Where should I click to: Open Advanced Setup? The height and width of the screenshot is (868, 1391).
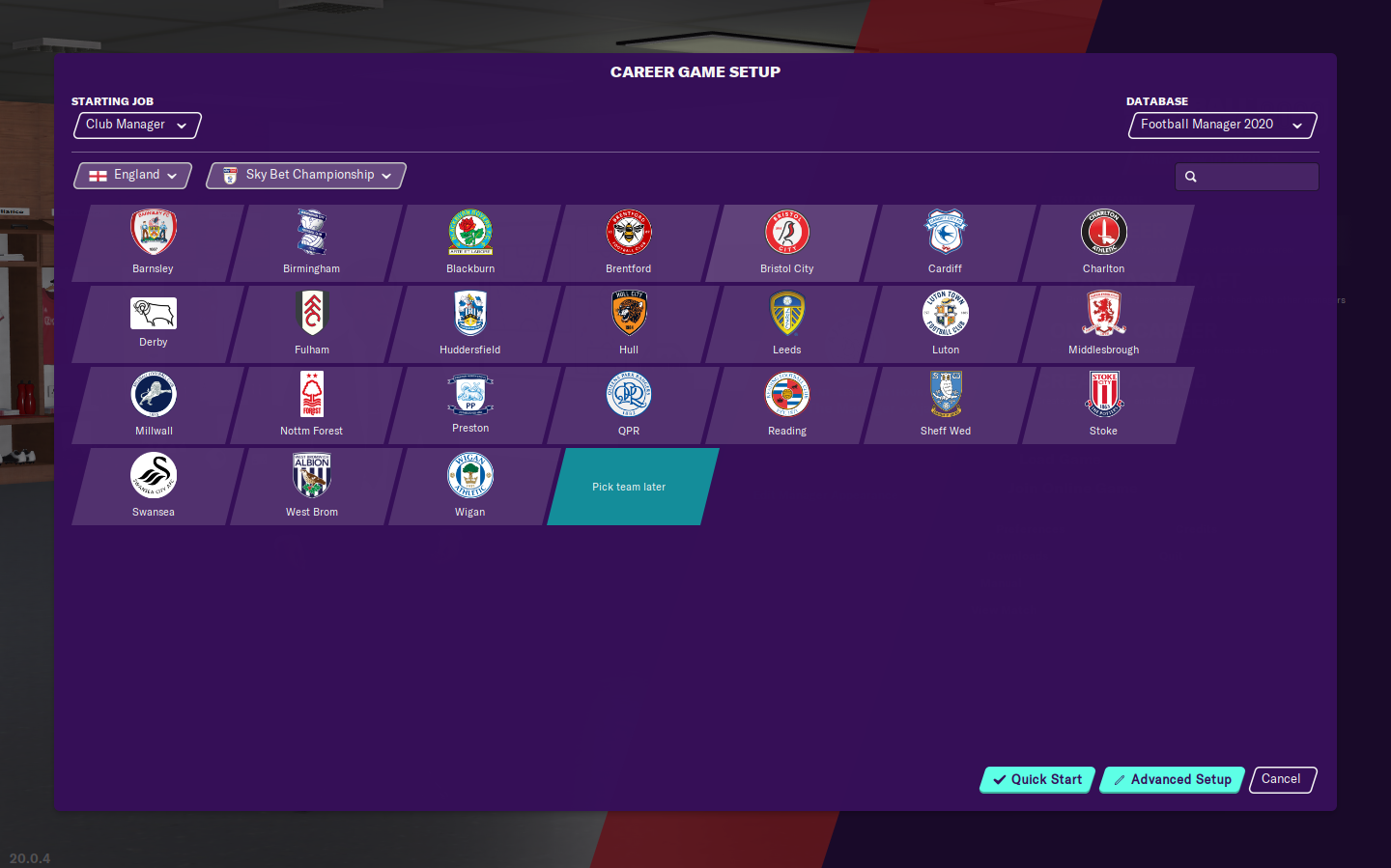1172,779
